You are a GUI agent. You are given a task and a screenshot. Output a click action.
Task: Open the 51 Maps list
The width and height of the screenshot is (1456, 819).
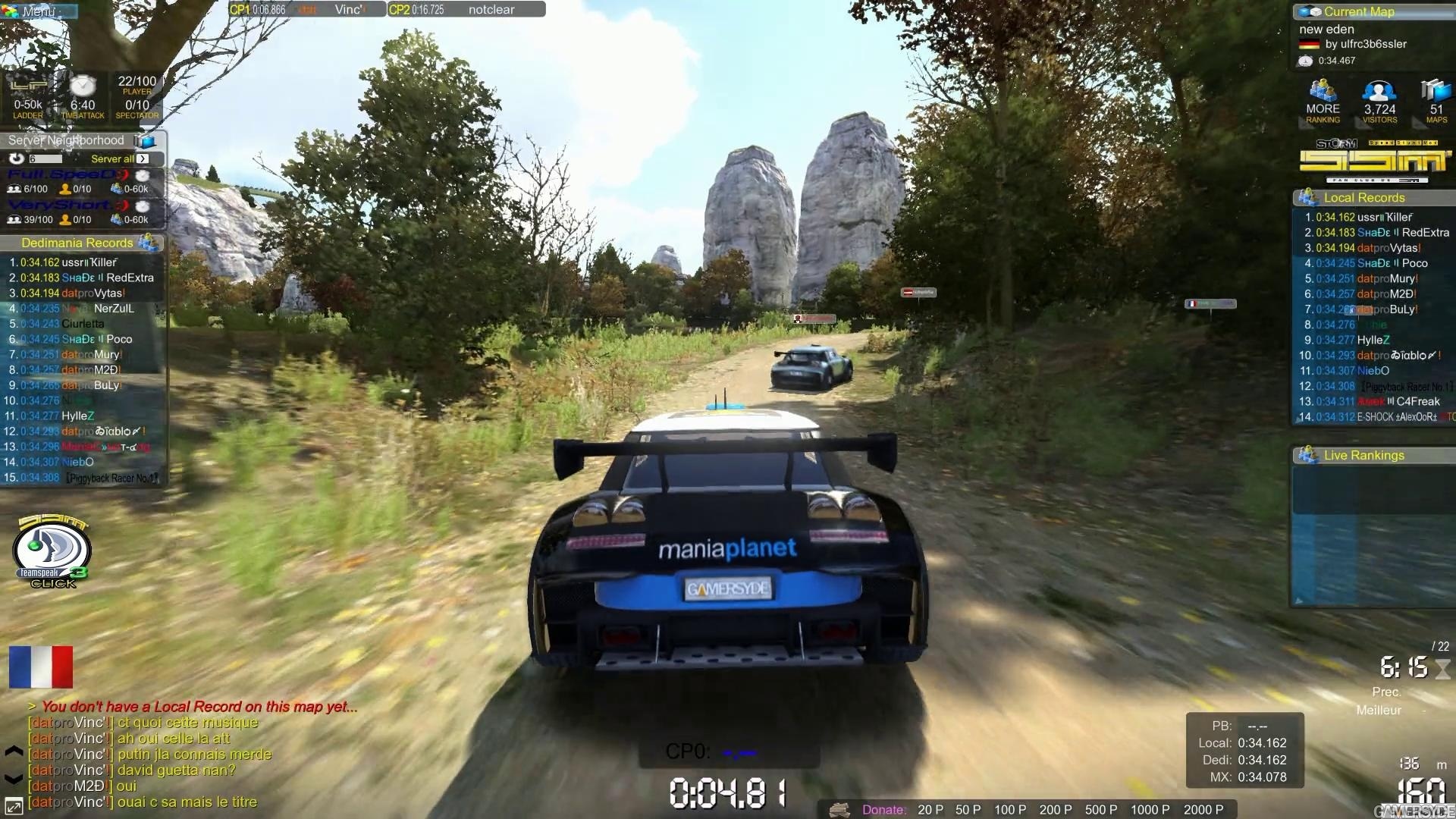[1436, 102]
